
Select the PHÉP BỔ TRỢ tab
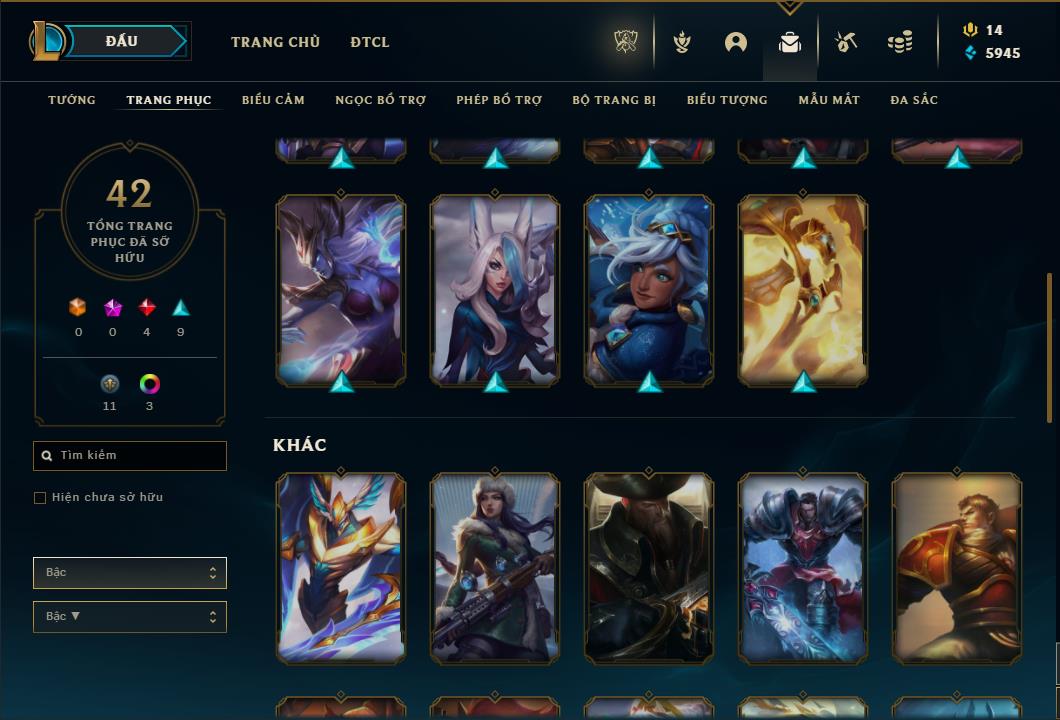(499, 100)
